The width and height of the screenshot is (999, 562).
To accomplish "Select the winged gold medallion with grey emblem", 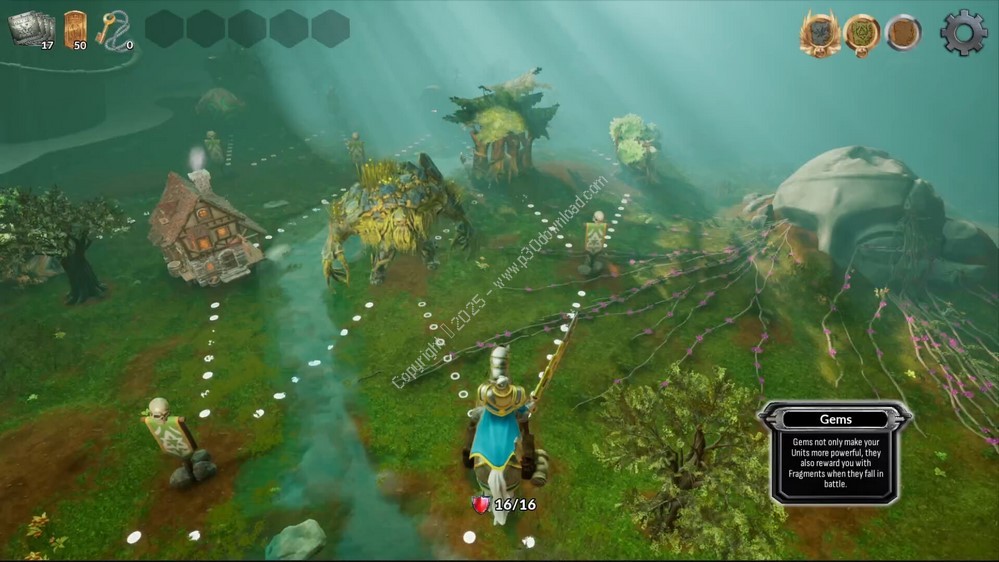I will [x=819, y=34].
